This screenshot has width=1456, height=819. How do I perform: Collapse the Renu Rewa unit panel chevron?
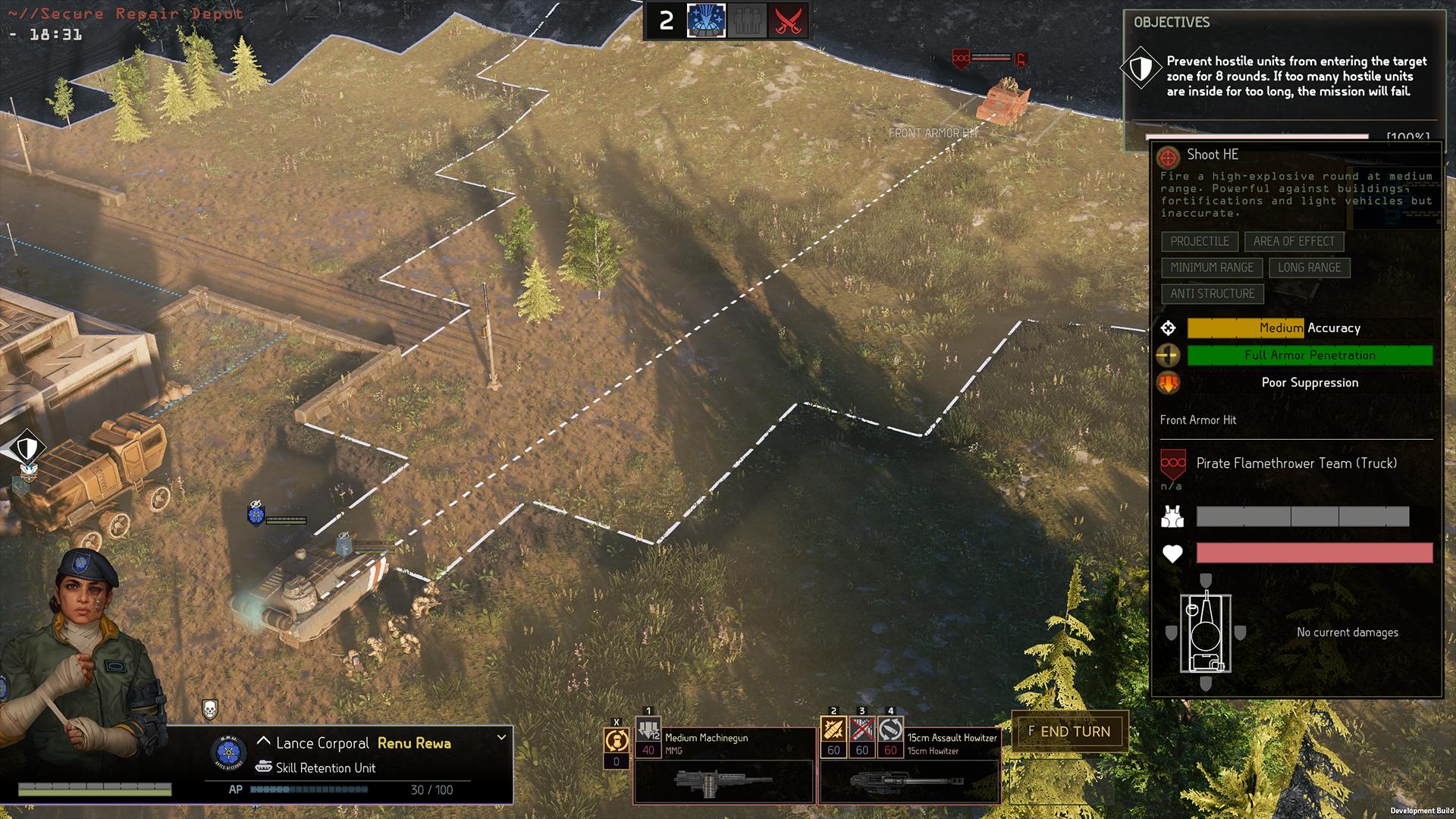point(500,738)
